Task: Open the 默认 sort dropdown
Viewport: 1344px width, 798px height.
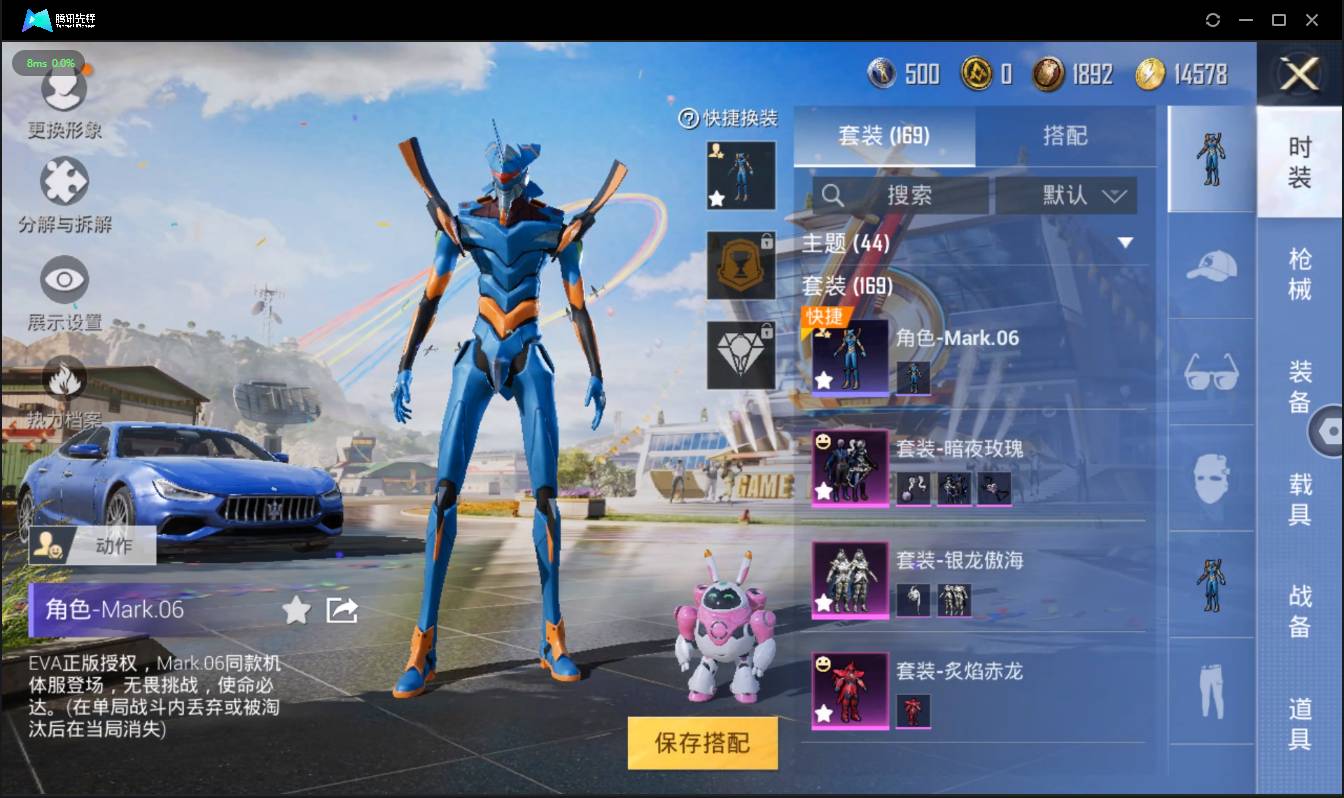Action: tap(1066, 195)
